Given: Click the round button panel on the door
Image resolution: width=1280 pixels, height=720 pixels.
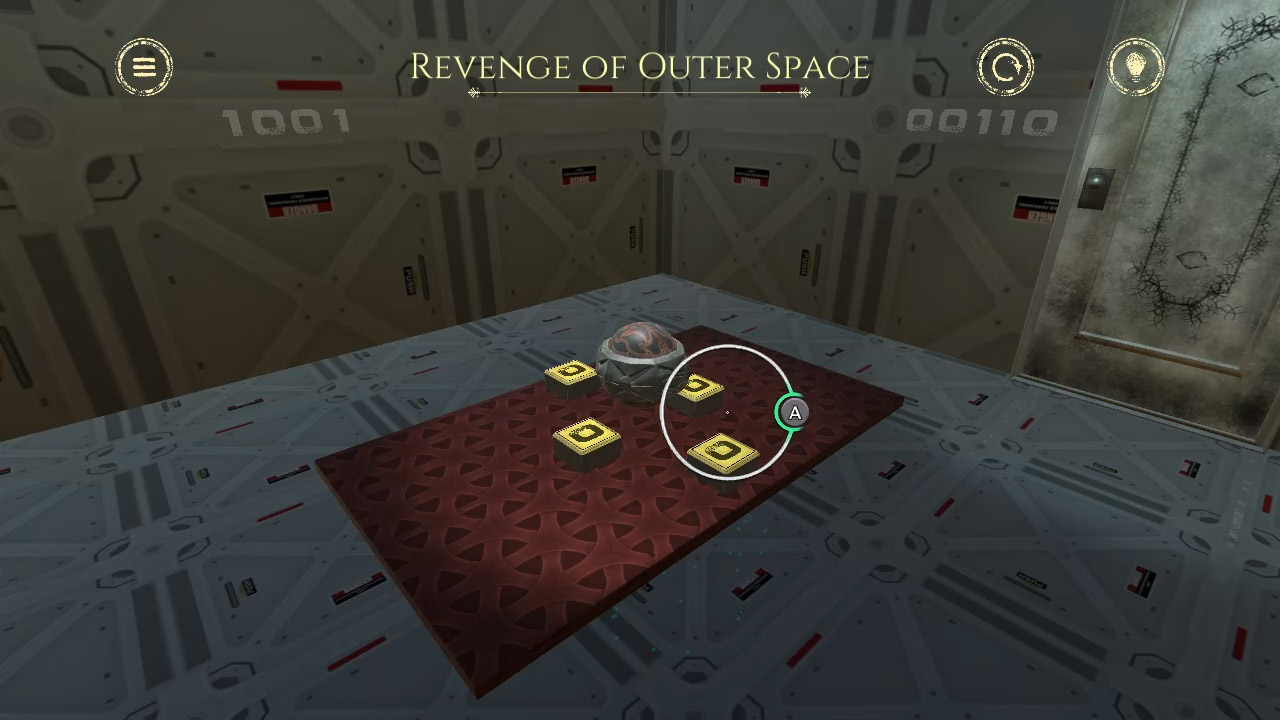Looking at the screenshot, I should 1096,182.
